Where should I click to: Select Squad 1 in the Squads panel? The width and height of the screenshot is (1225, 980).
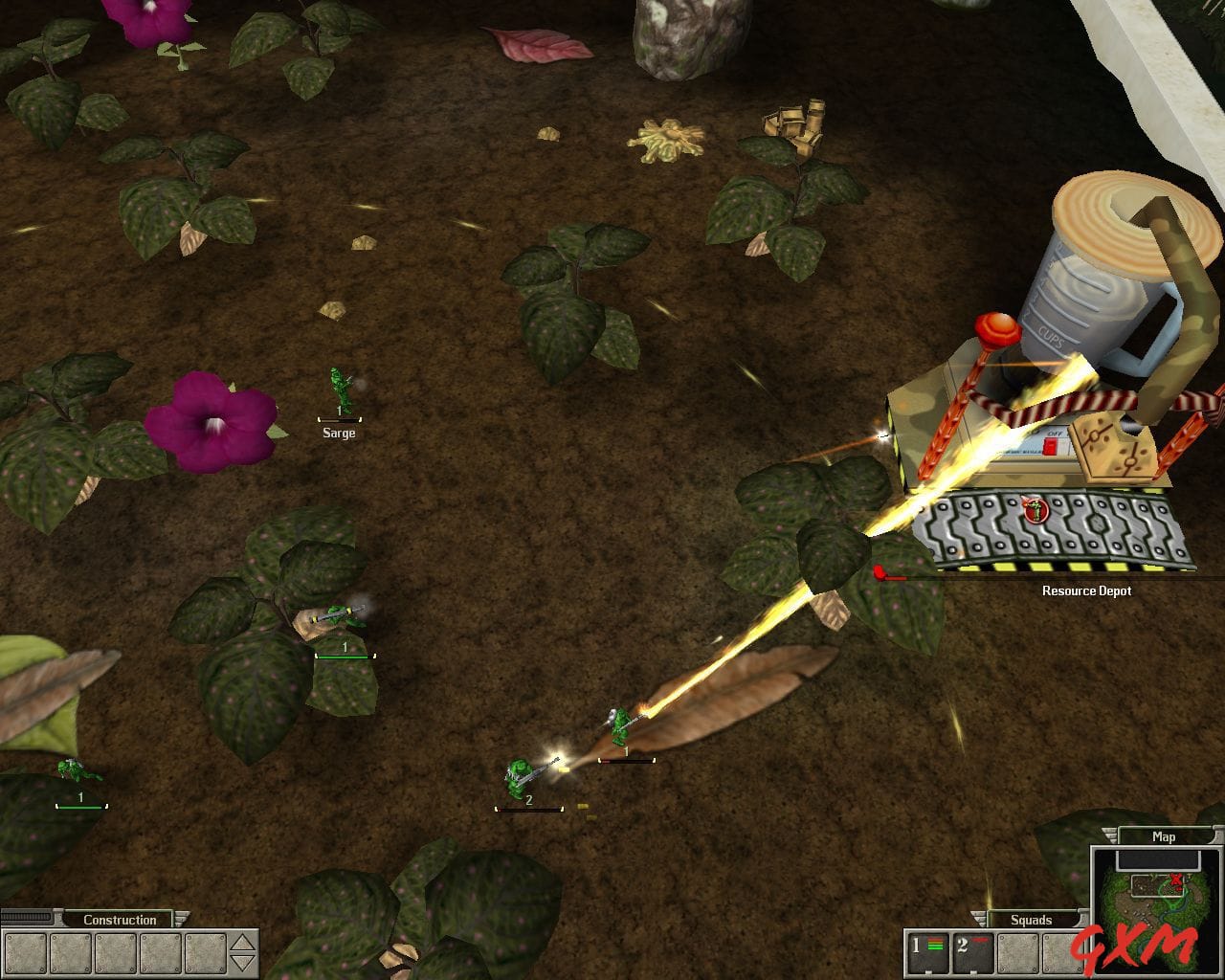927,952
